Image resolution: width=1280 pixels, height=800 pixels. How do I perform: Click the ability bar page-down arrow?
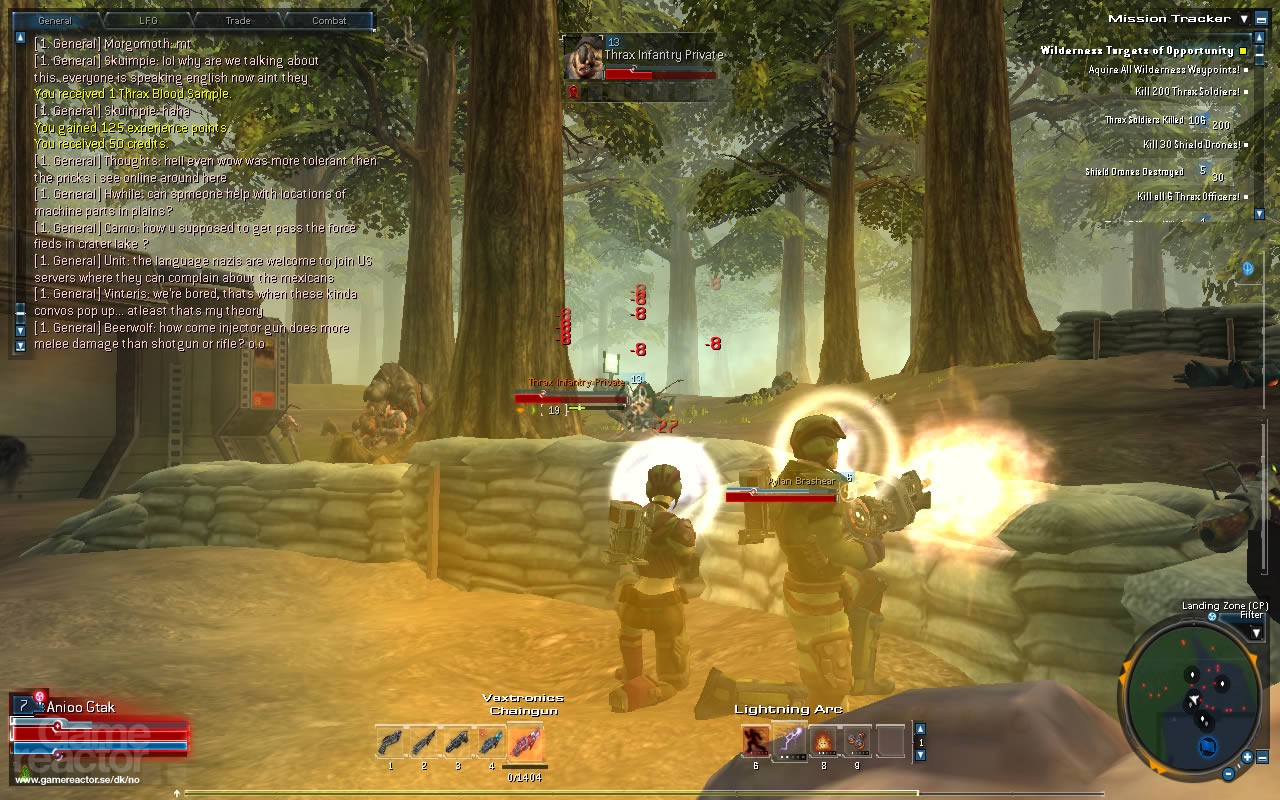click(921, 757)
